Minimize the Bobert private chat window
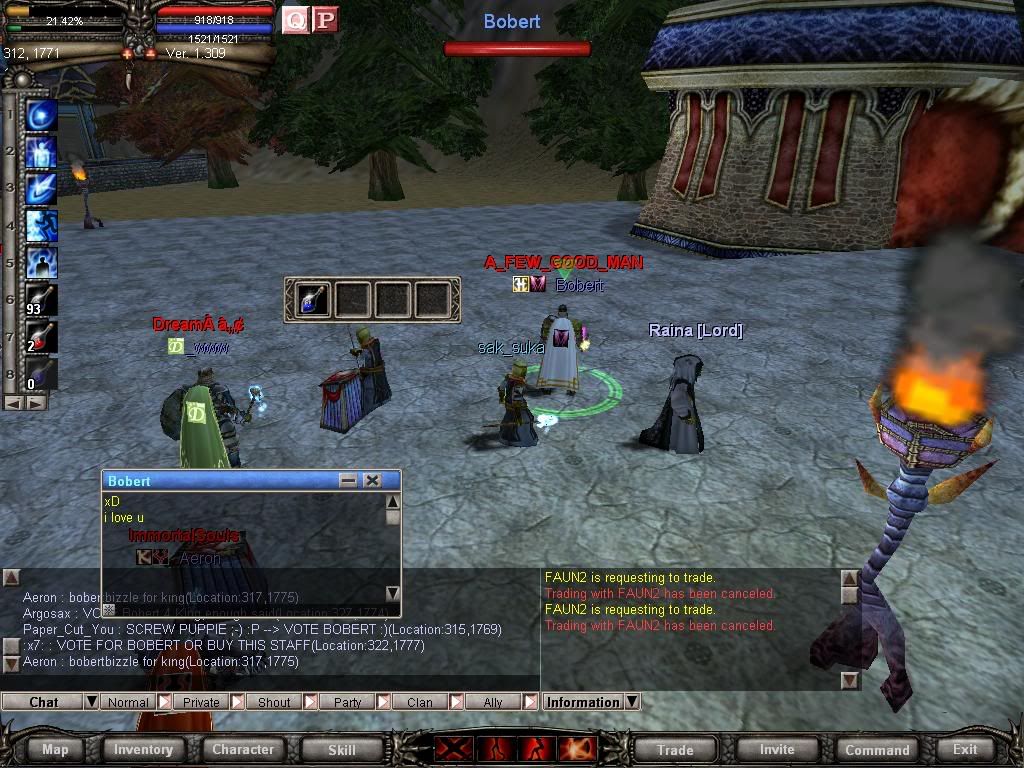 (x=348, y=481)
